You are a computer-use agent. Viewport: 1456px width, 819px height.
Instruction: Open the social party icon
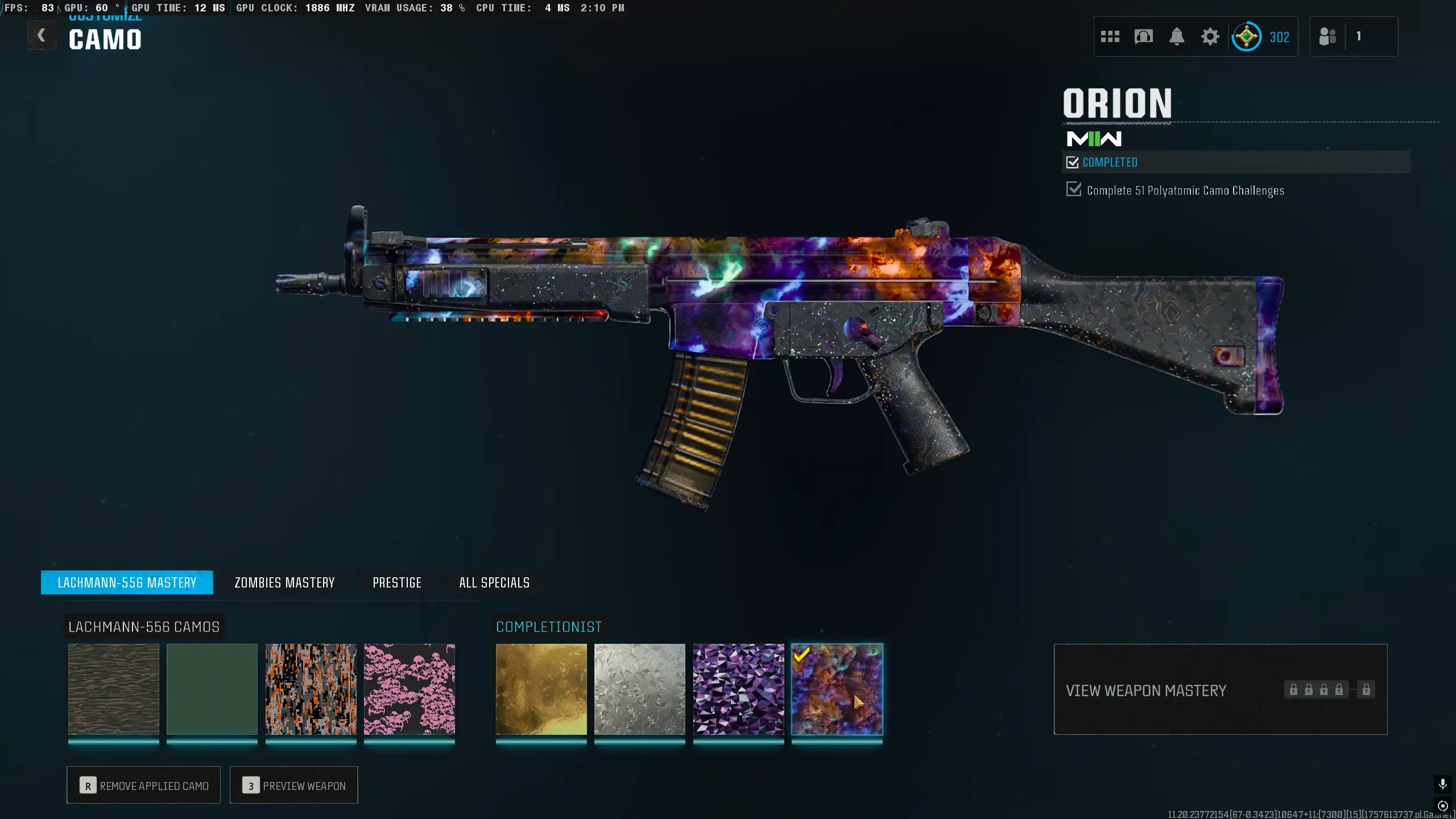(1327, 37)
